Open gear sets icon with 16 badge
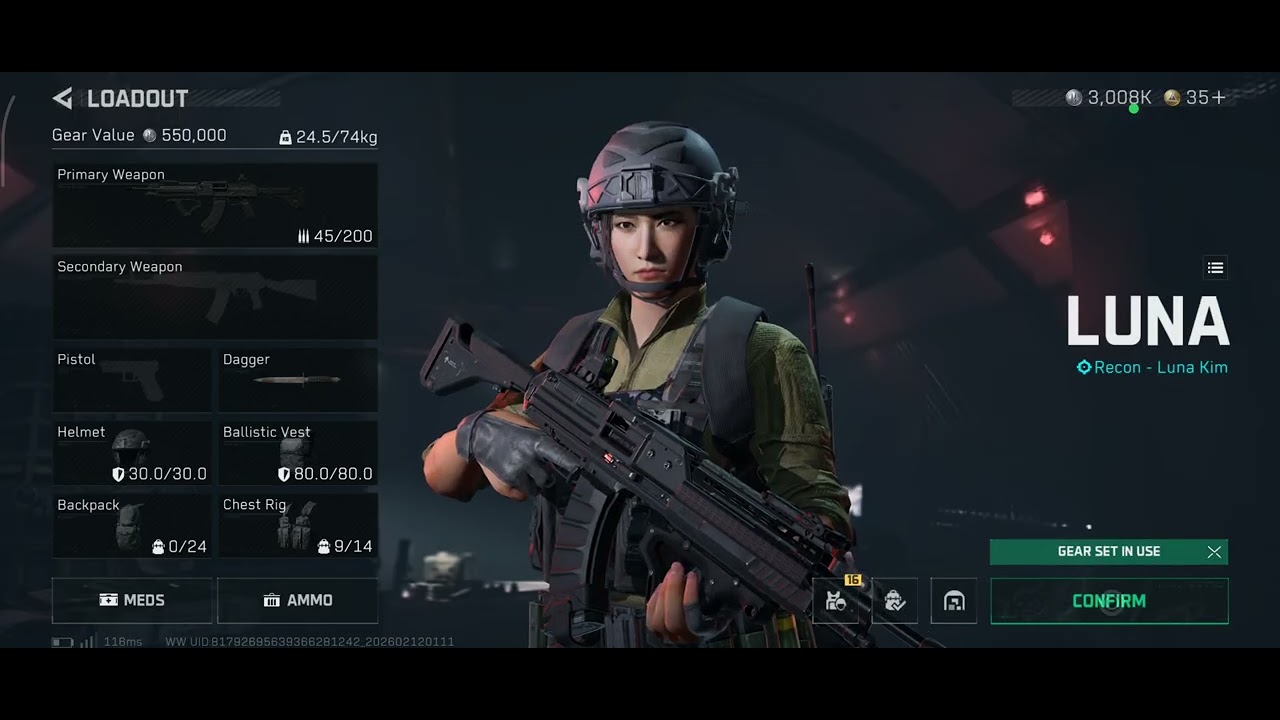1280x720 pixels. pos(836,601)
